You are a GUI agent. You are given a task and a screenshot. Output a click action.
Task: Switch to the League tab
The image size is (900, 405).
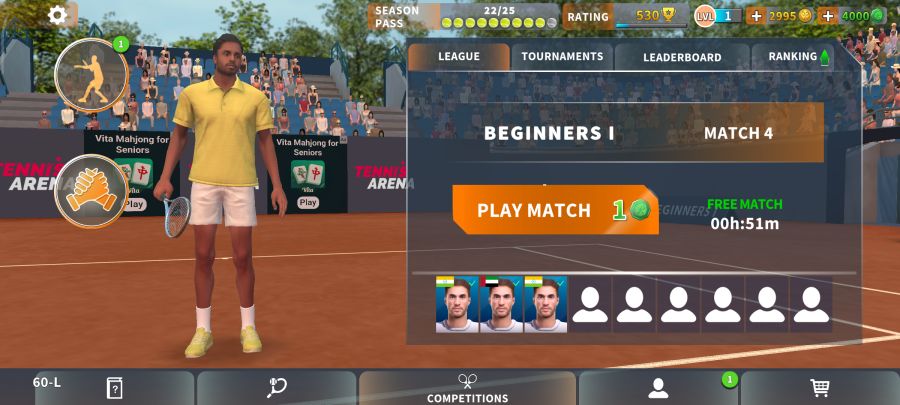pyautogui.click(x=459, y=57)
